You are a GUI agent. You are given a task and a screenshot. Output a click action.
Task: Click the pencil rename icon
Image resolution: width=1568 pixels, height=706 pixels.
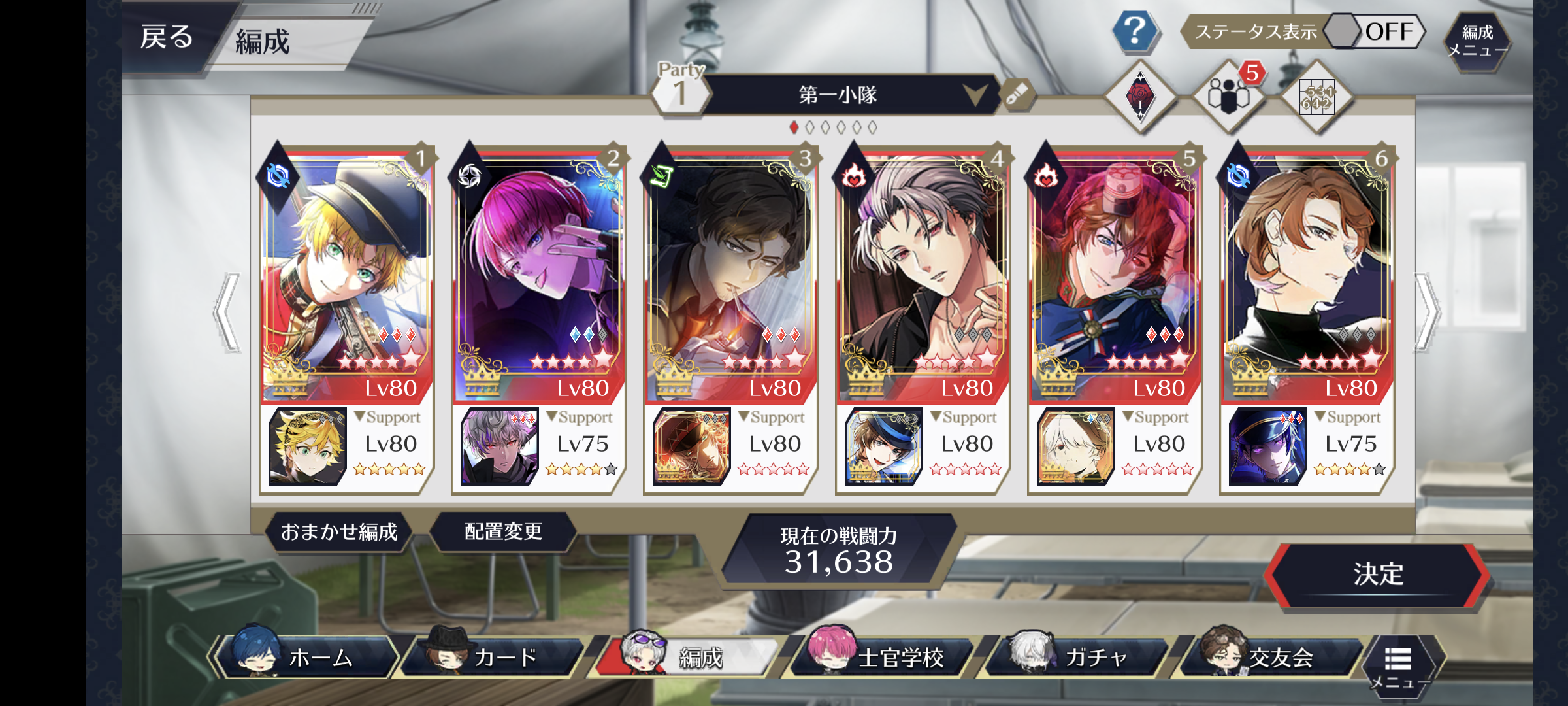(1017, 95)
